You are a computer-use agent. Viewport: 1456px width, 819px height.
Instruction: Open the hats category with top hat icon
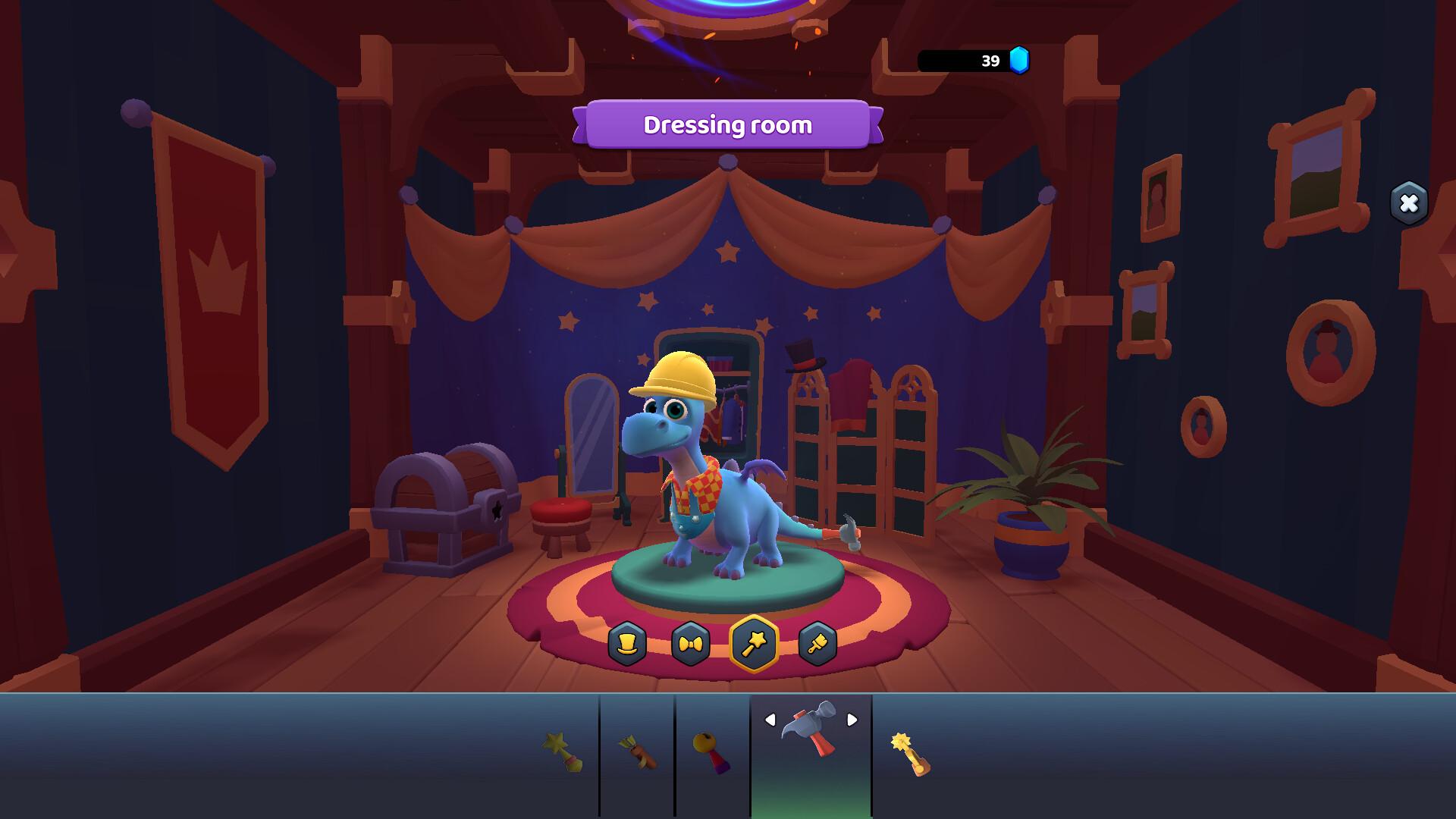point(628,644)
